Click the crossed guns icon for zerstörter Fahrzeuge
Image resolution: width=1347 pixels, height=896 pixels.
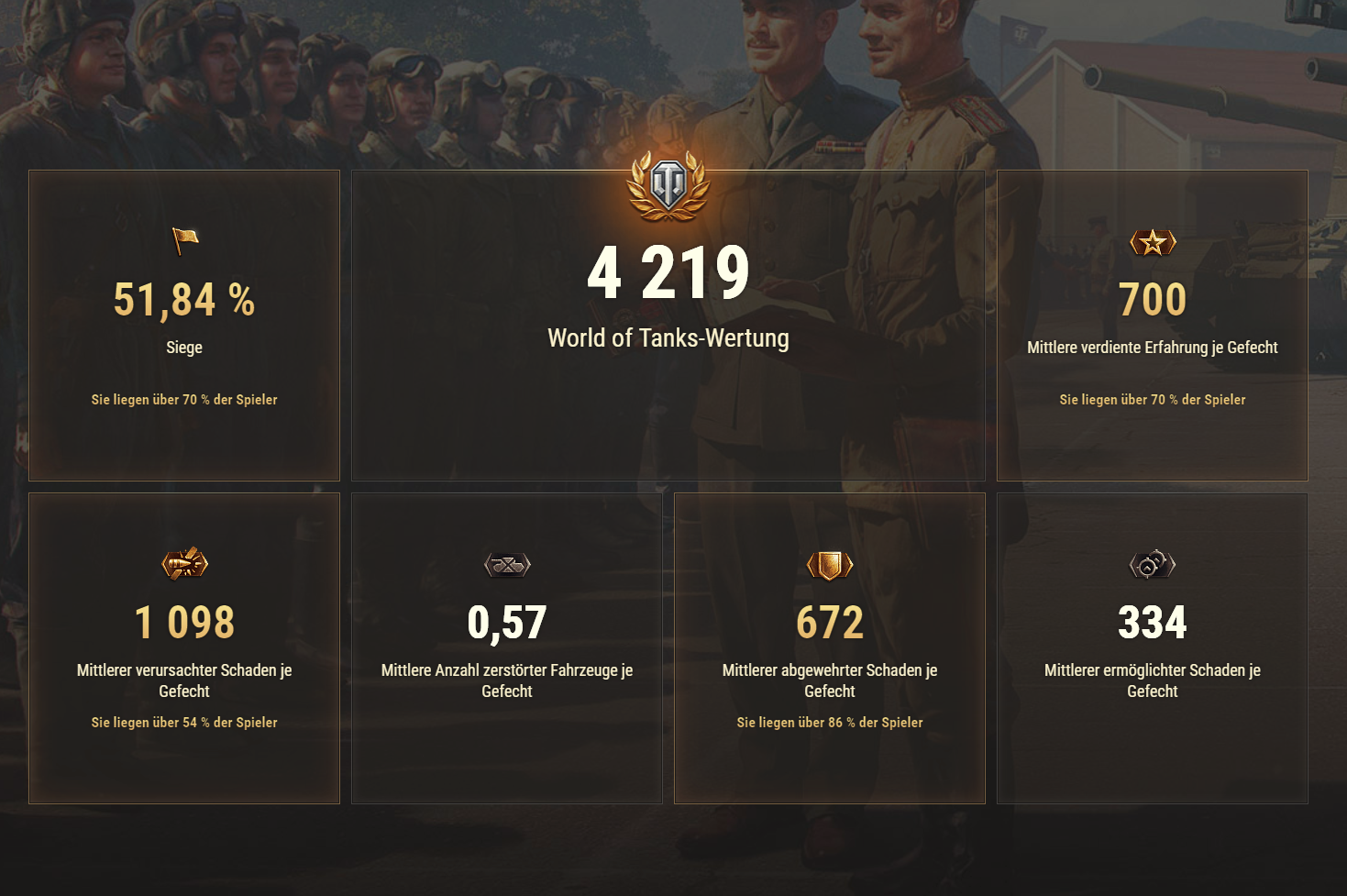[507, 564]
